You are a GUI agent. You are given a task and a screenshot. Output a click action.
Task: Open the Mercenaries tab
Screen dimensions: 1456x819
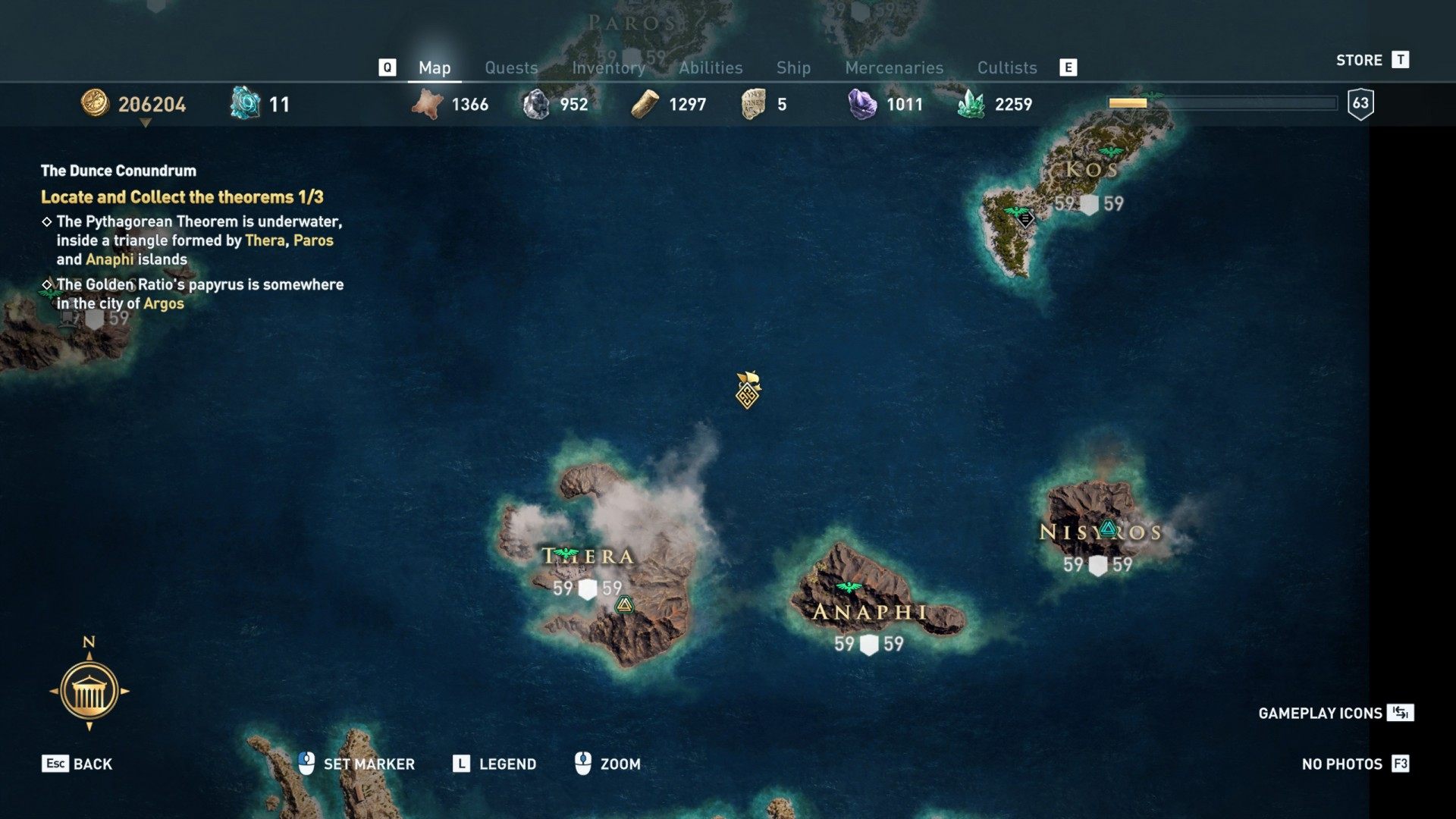[894, 67]
